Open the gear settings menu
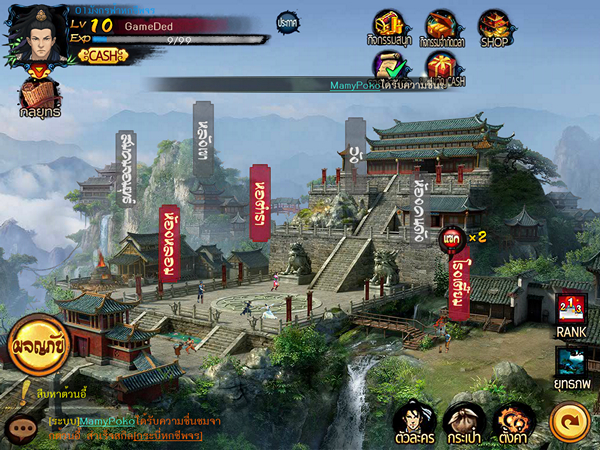 [x=511, y=421]
